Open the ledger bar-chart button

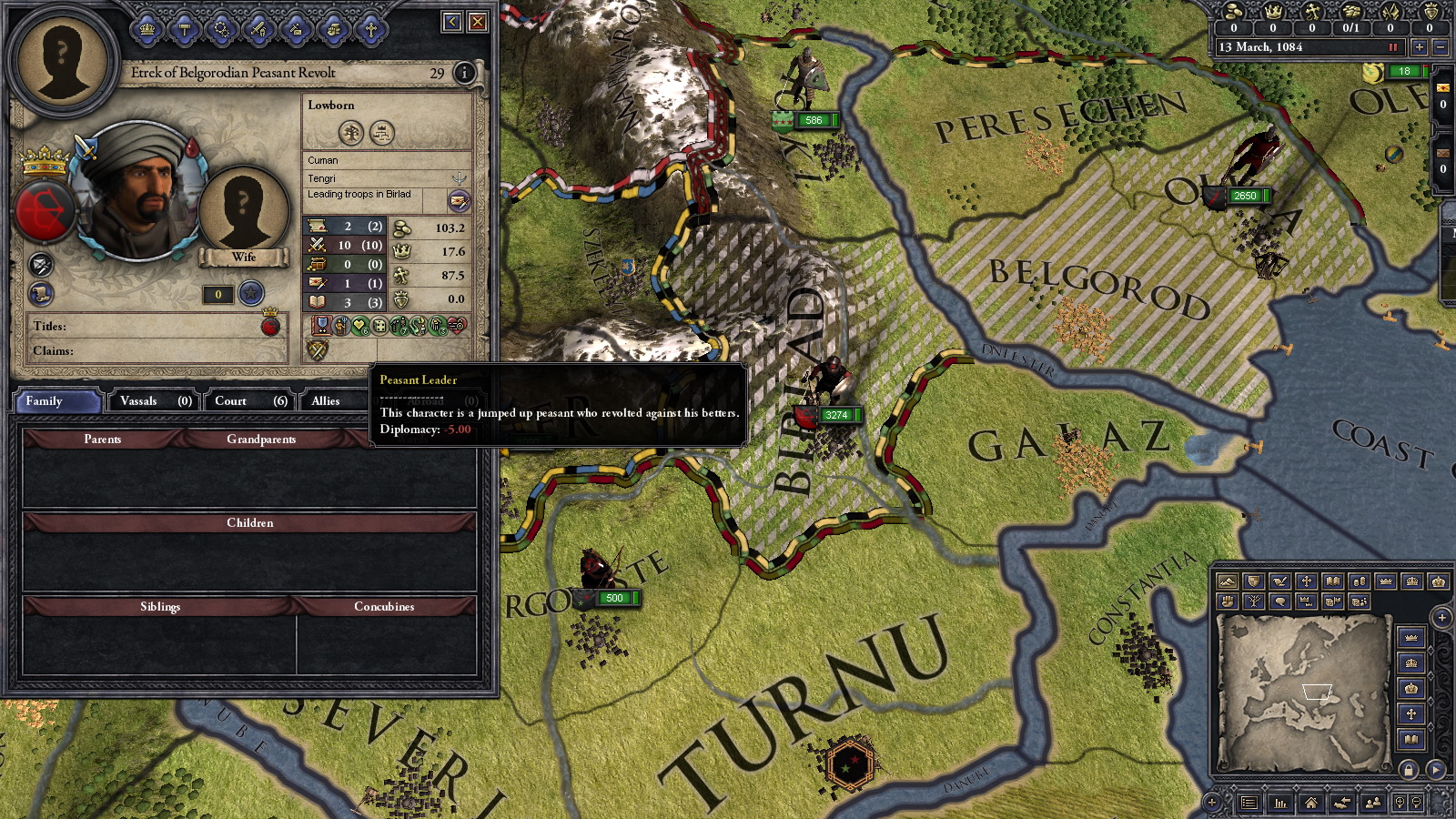pos(1280,803)
